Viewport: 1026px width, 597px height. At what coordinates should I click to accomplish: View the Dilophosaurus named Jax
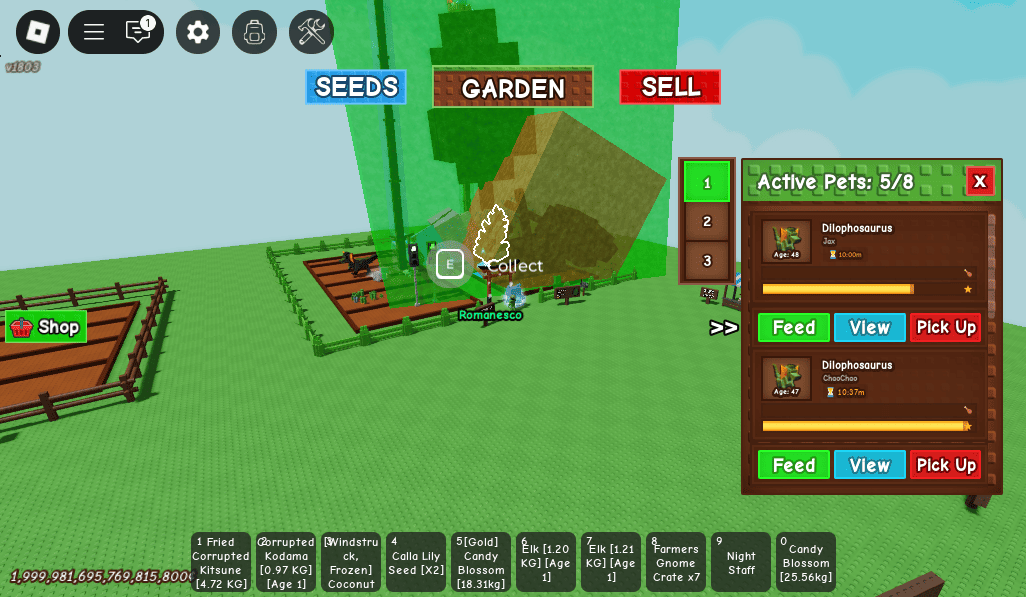(869, 327)
